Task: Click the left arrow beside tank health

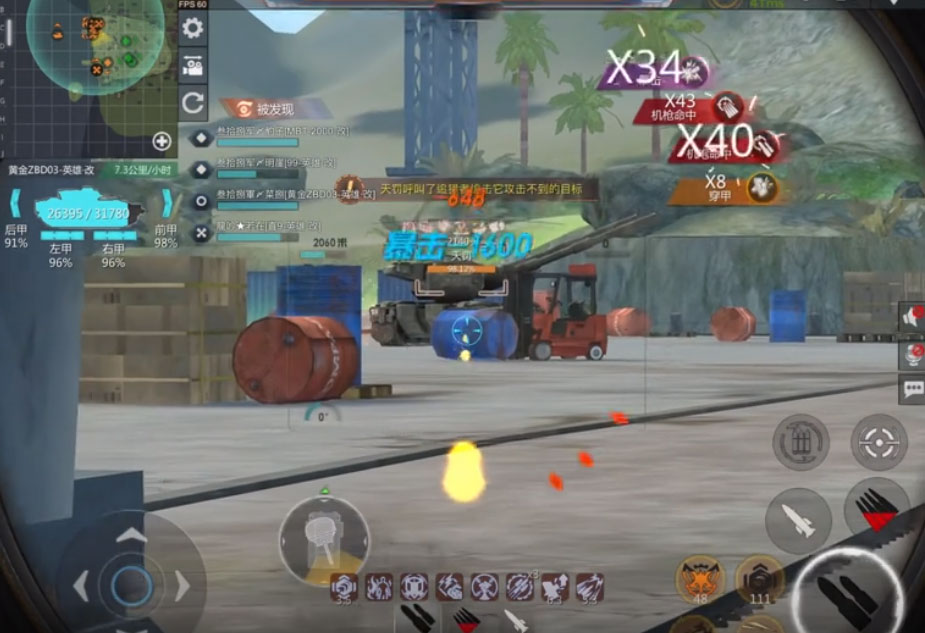Action: pos(16,207)
